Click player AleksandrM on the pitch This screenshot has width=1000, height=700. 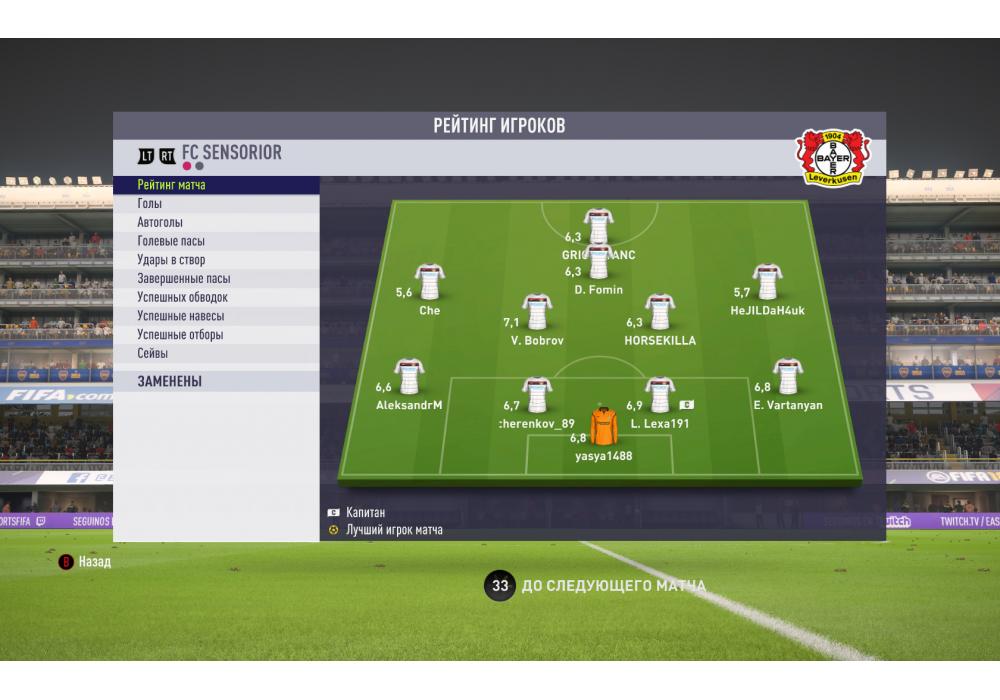409,378
